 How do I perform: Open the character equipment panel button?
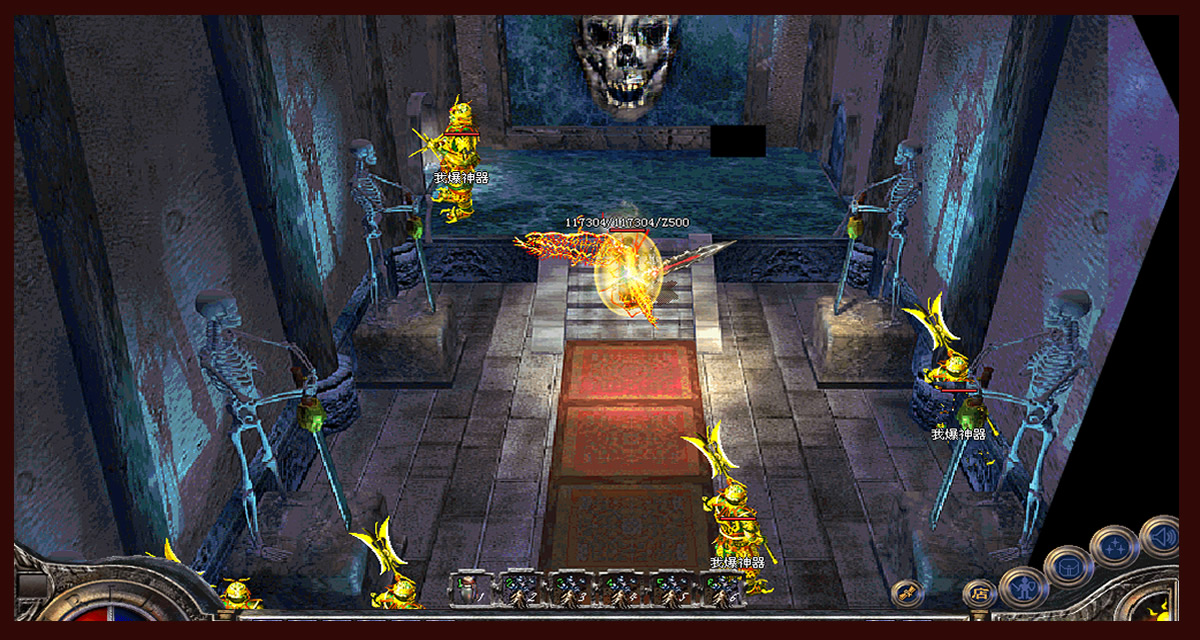1022,587
